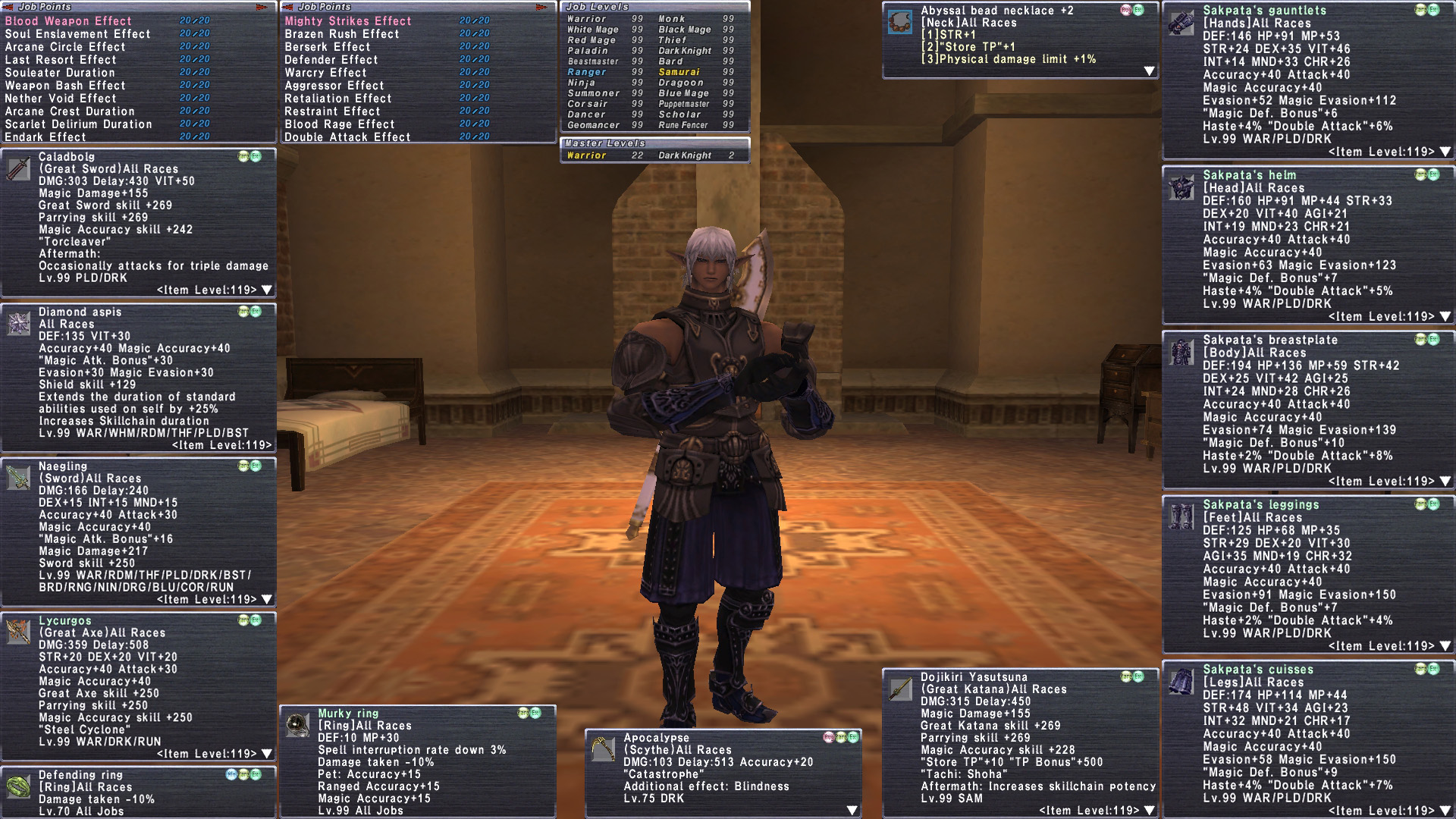The height and width of the screenshot is (819, 1456).
Task: Select the Abyssal bead necklace icon
Action: [x=901, y=23]
